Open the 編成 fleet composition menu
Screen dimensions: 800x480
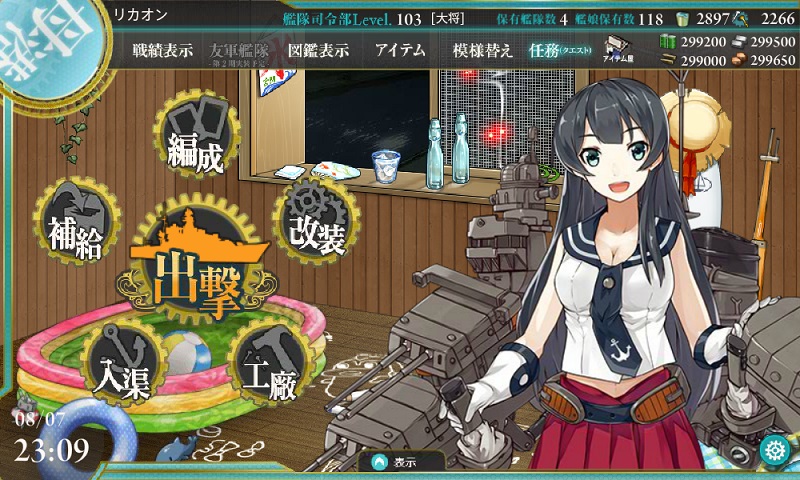click(196, 148)
